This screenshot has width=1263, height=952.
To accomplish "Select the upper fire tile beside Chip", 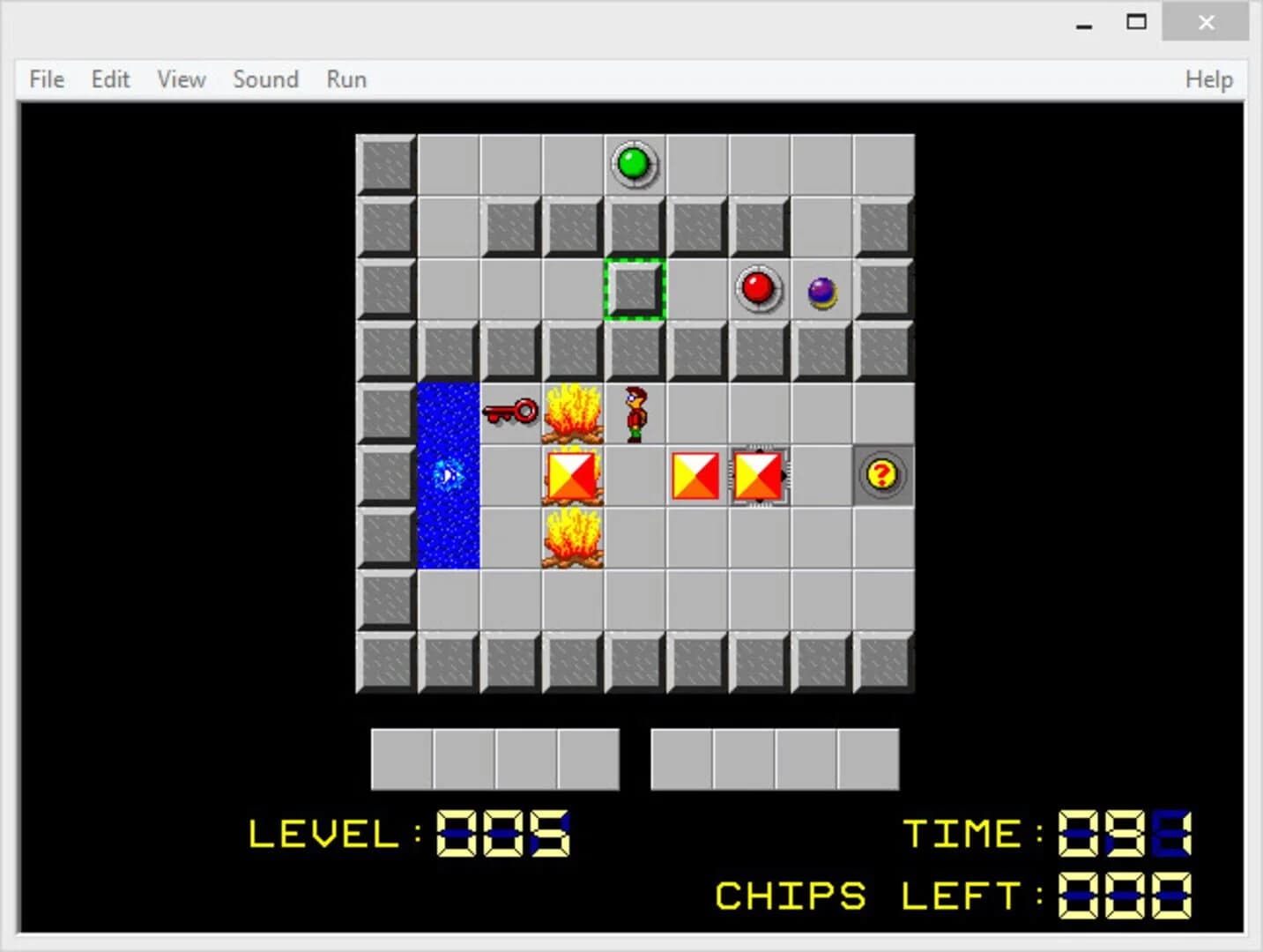I will click(x=571, y=413).
